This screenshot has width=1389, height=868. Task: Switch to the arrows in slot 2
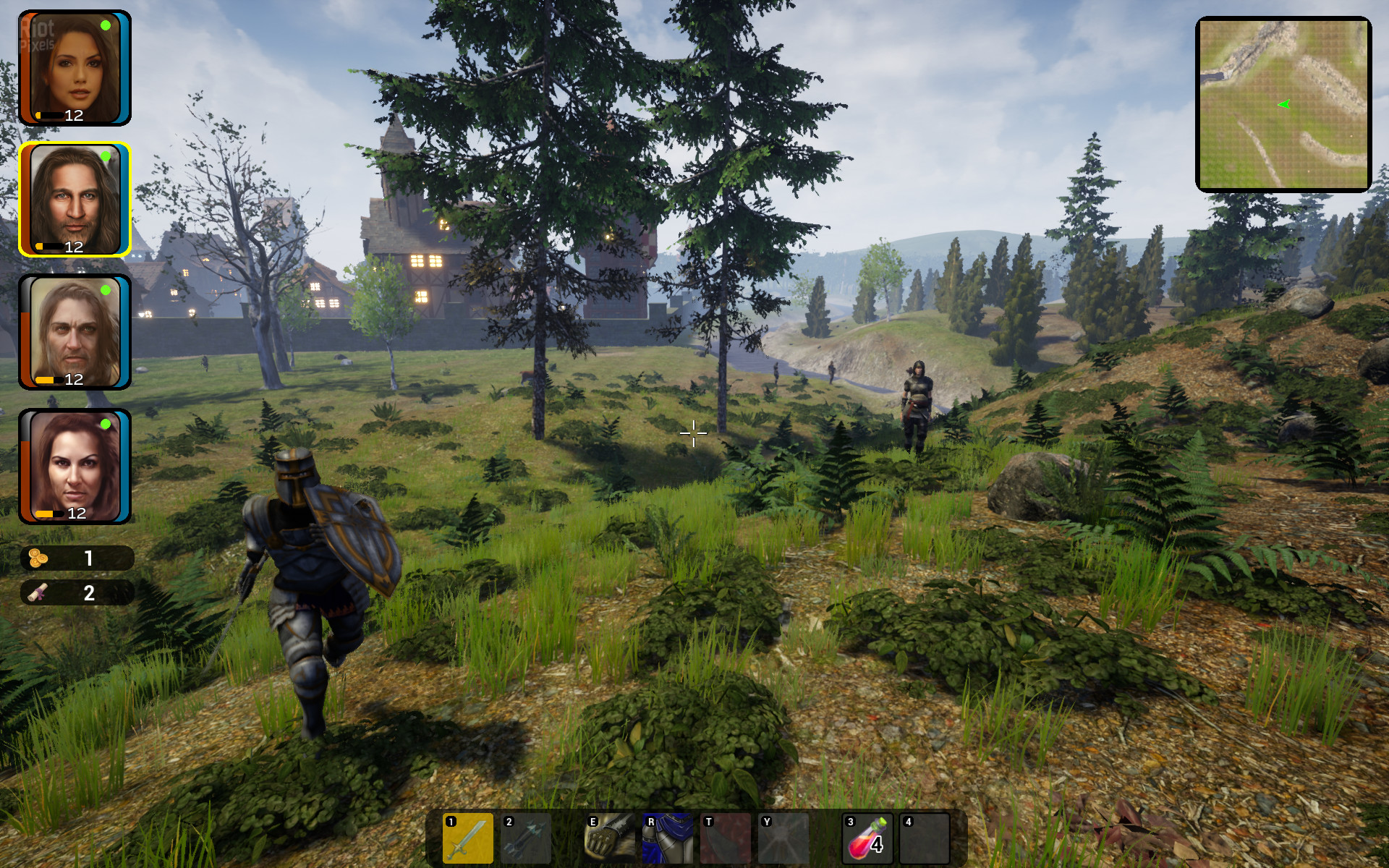(526, 838)
